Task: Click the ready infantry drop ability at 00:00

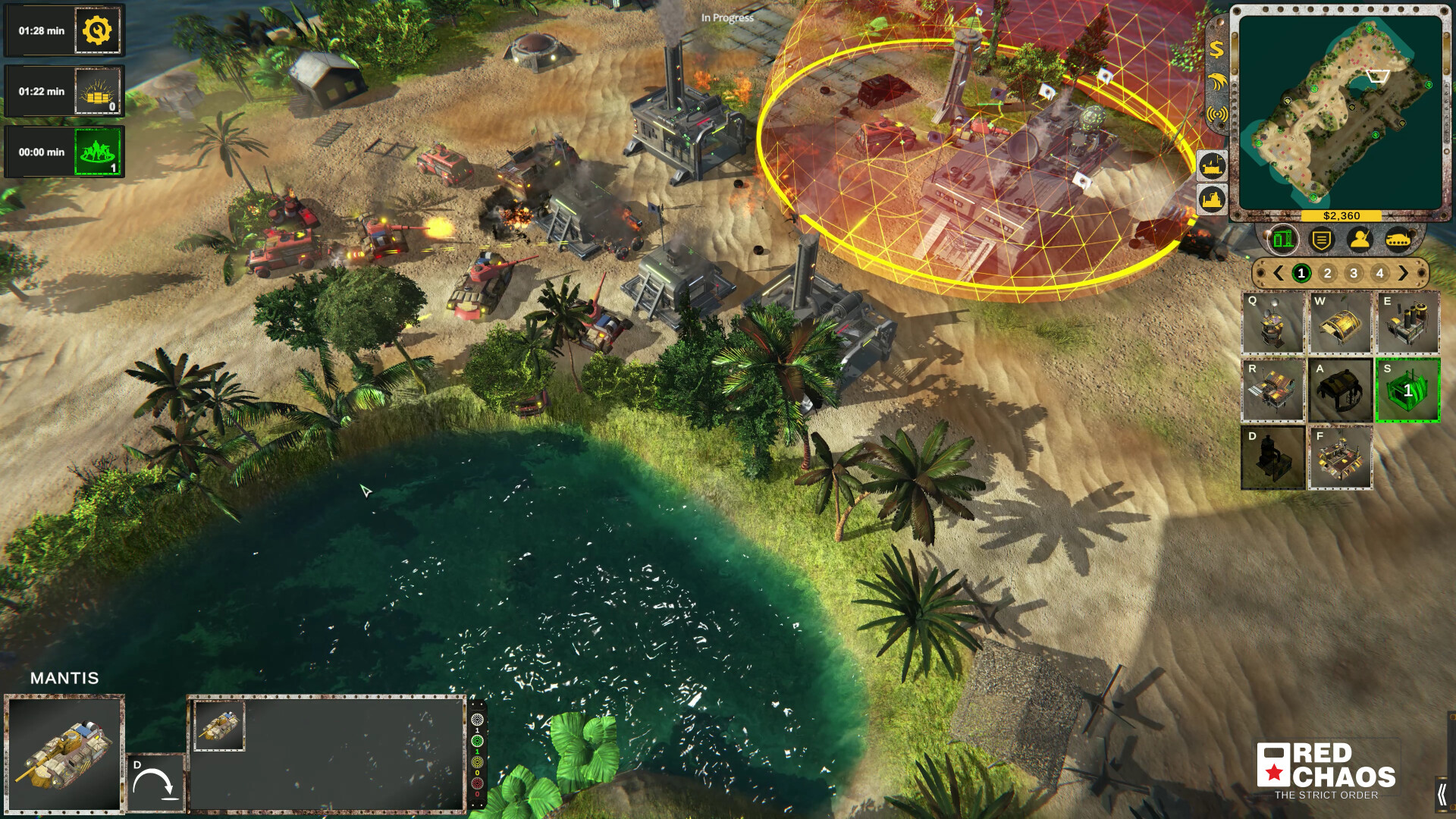Action: pyautogui.click(x=96, y=150)
